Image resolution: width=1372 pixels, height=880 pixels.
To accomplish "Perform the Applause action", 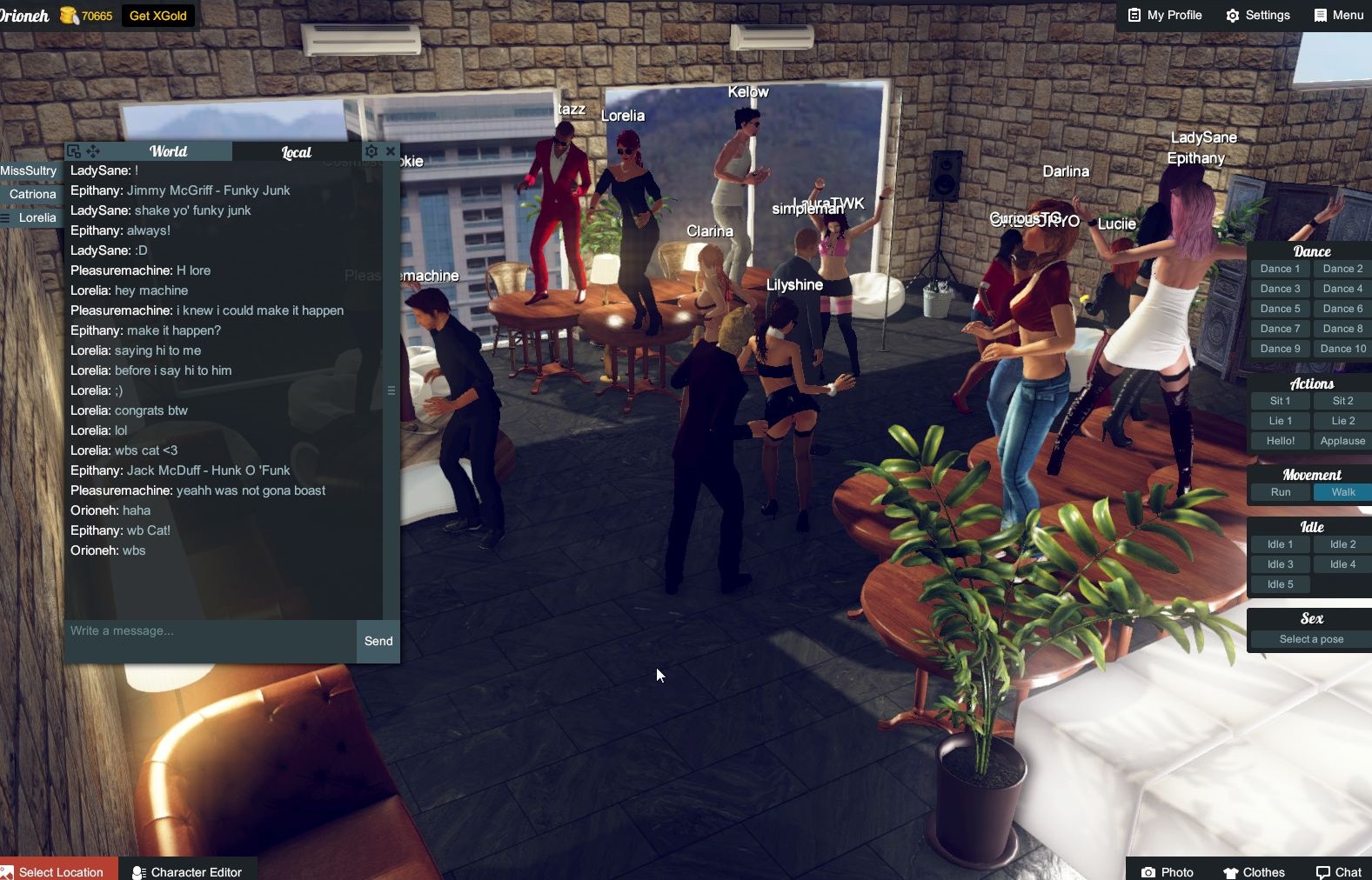I will pos(1342,441).
